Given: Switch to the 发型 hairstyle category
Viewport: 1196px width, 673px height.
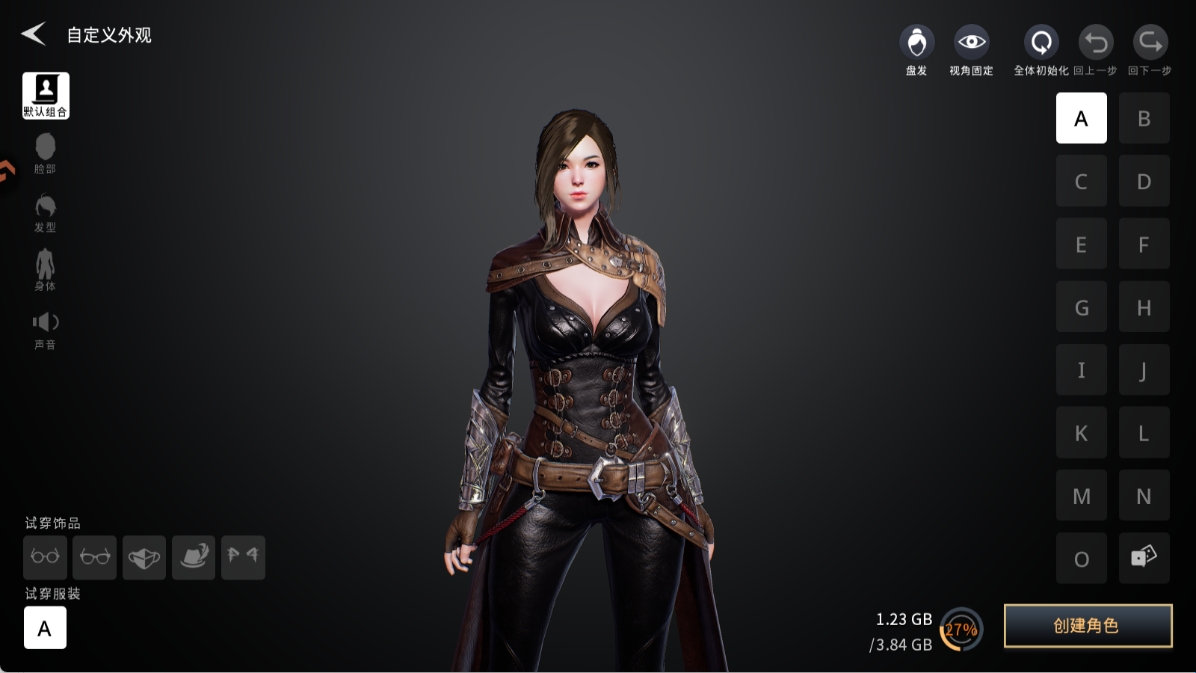Looking at the screenshot, I should pyautogui.click(x=45, y=212).
